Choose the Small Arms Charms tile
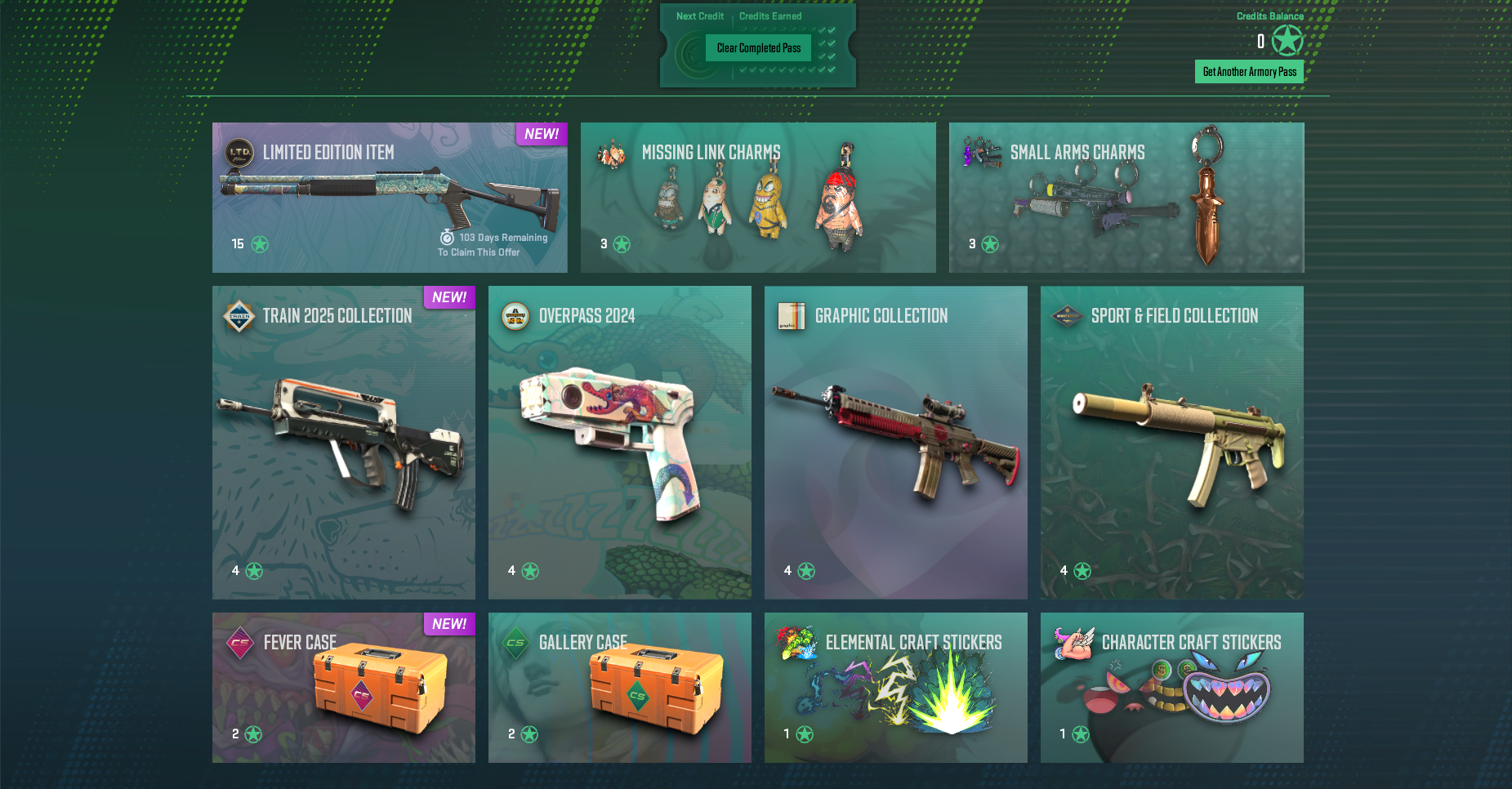 1126,198
